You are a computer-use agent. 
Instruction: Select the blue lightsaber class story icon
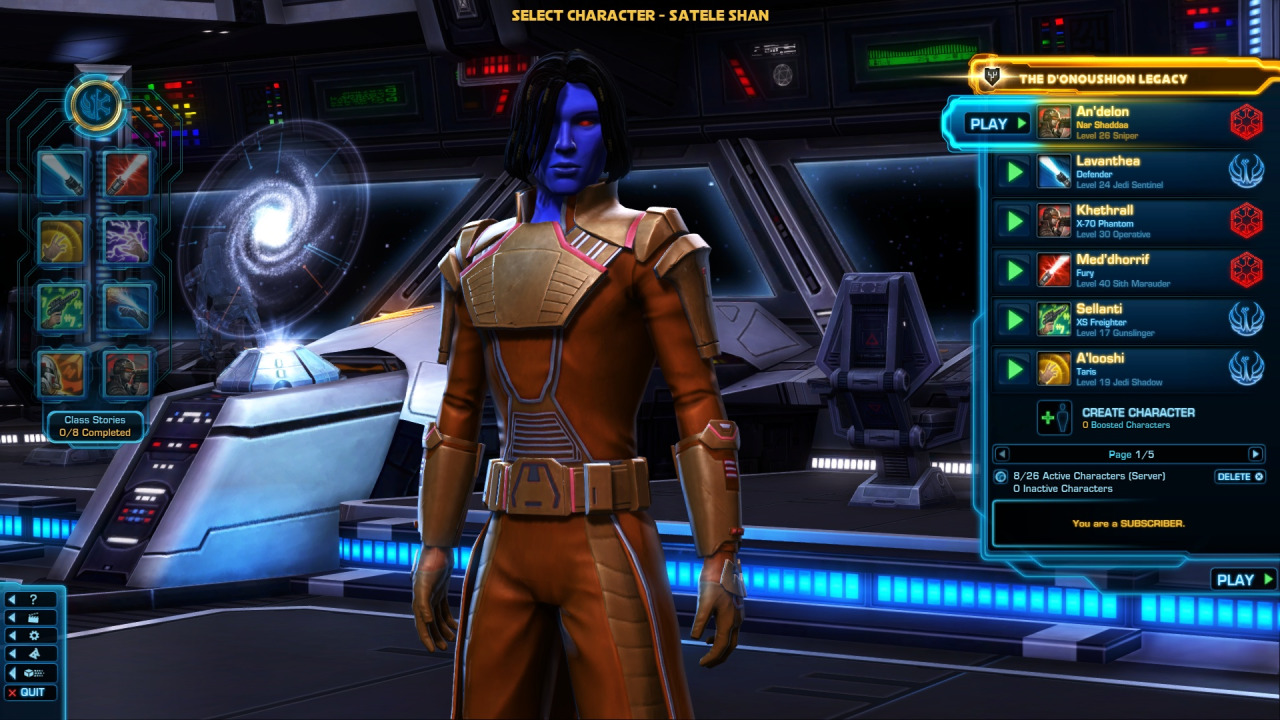[x=61, y=175]
